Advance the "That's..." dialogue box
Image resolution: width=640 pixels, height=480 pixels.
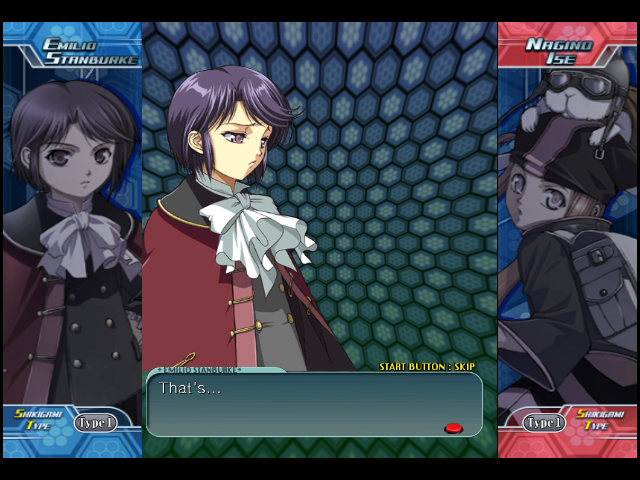tap(314, 404)
